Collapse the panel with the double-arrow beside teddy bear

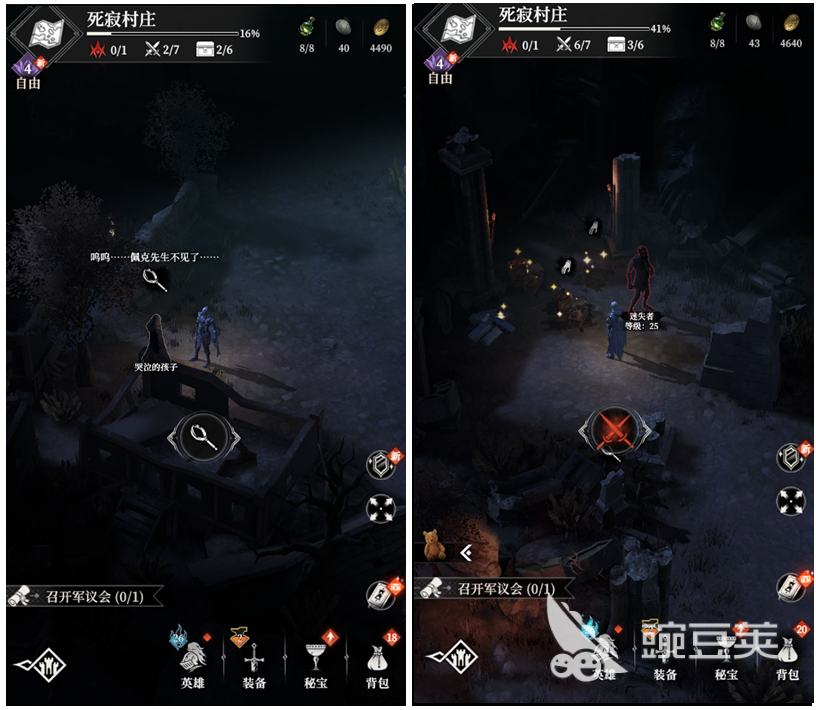(x=465, y=552)
